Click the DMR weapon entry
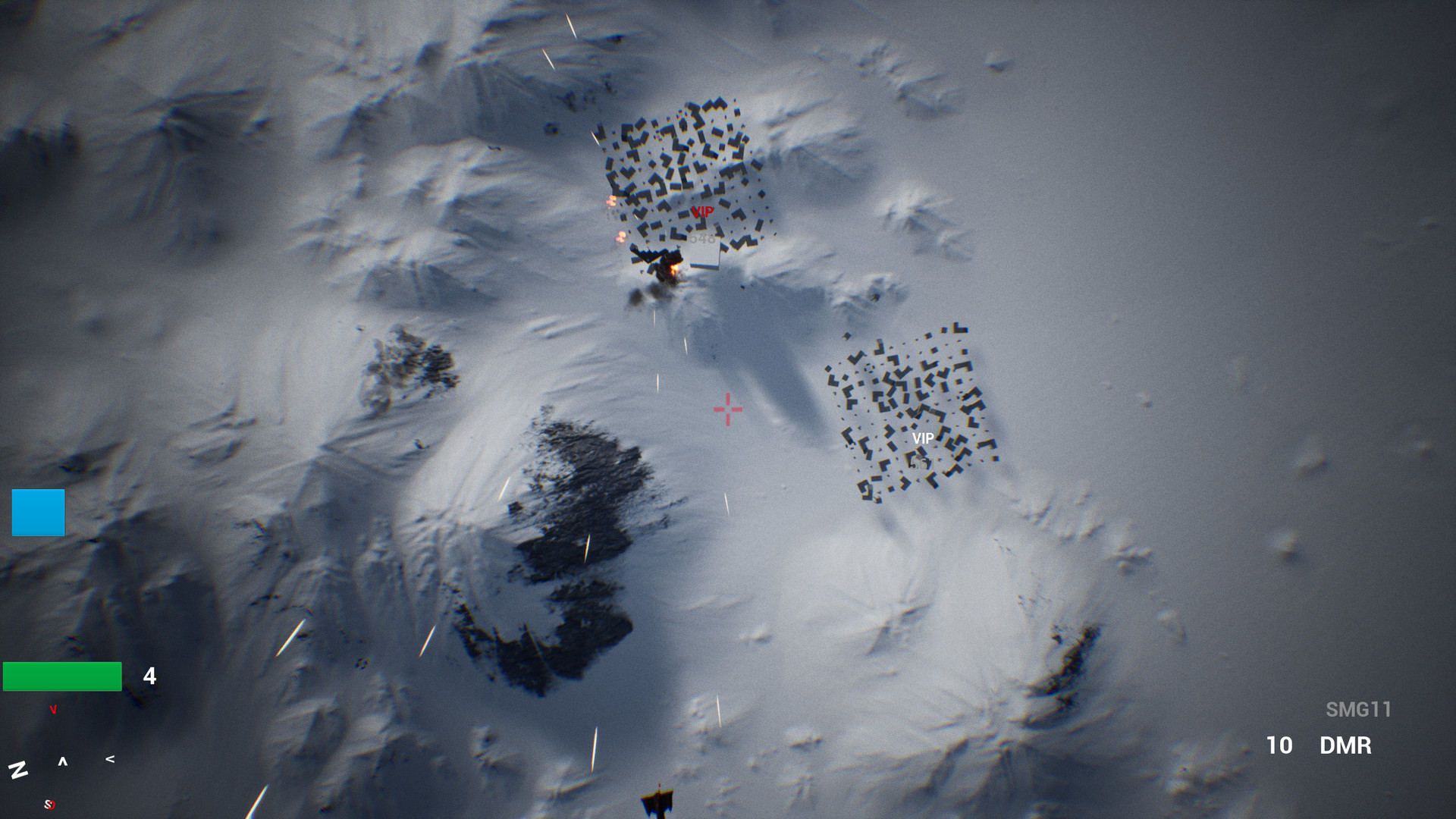Image resolution: width=1456 pixels, height=819 pixels. 1345,746
